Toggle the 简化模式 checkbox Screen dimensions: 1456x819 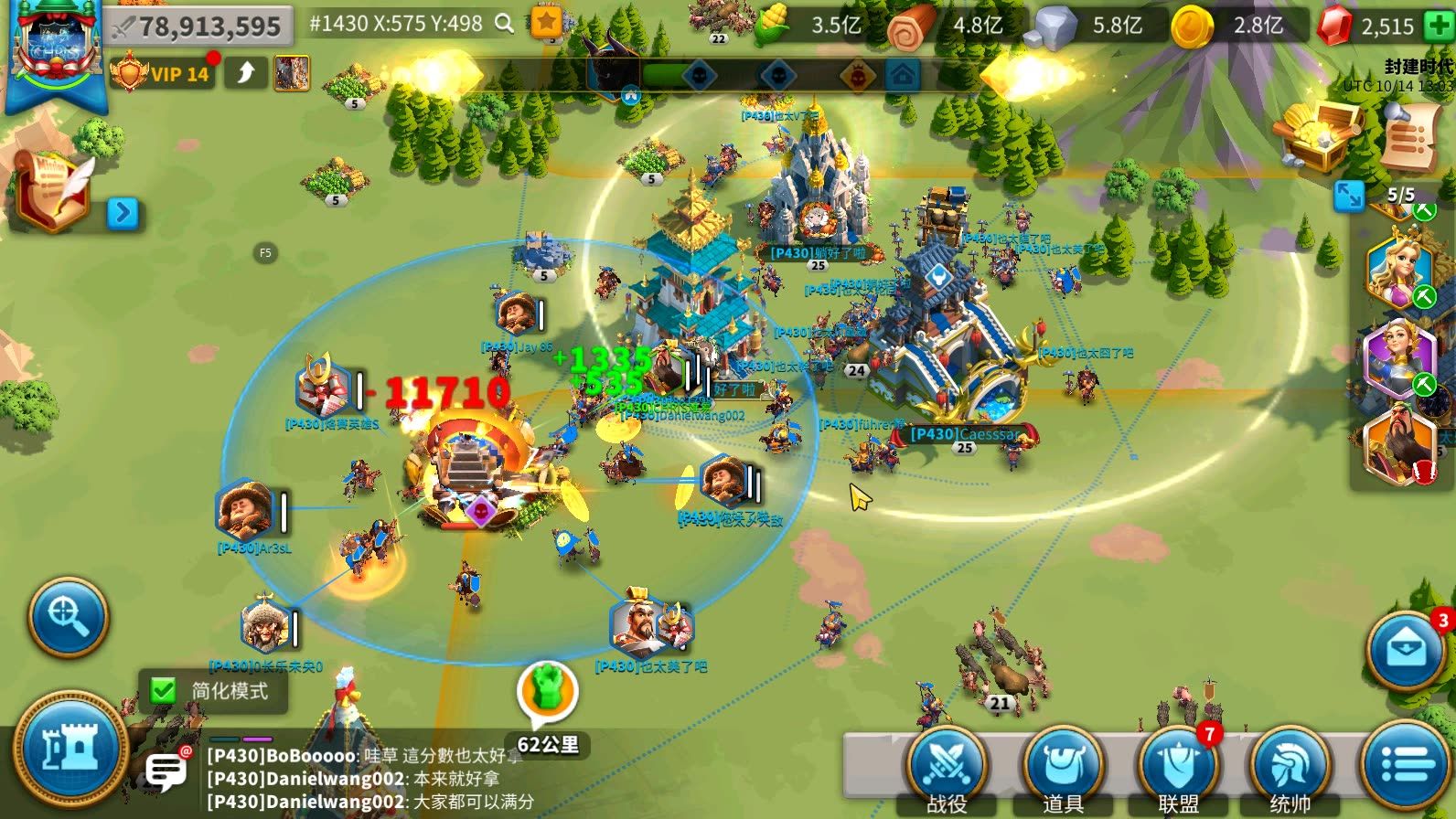(164, 690)
